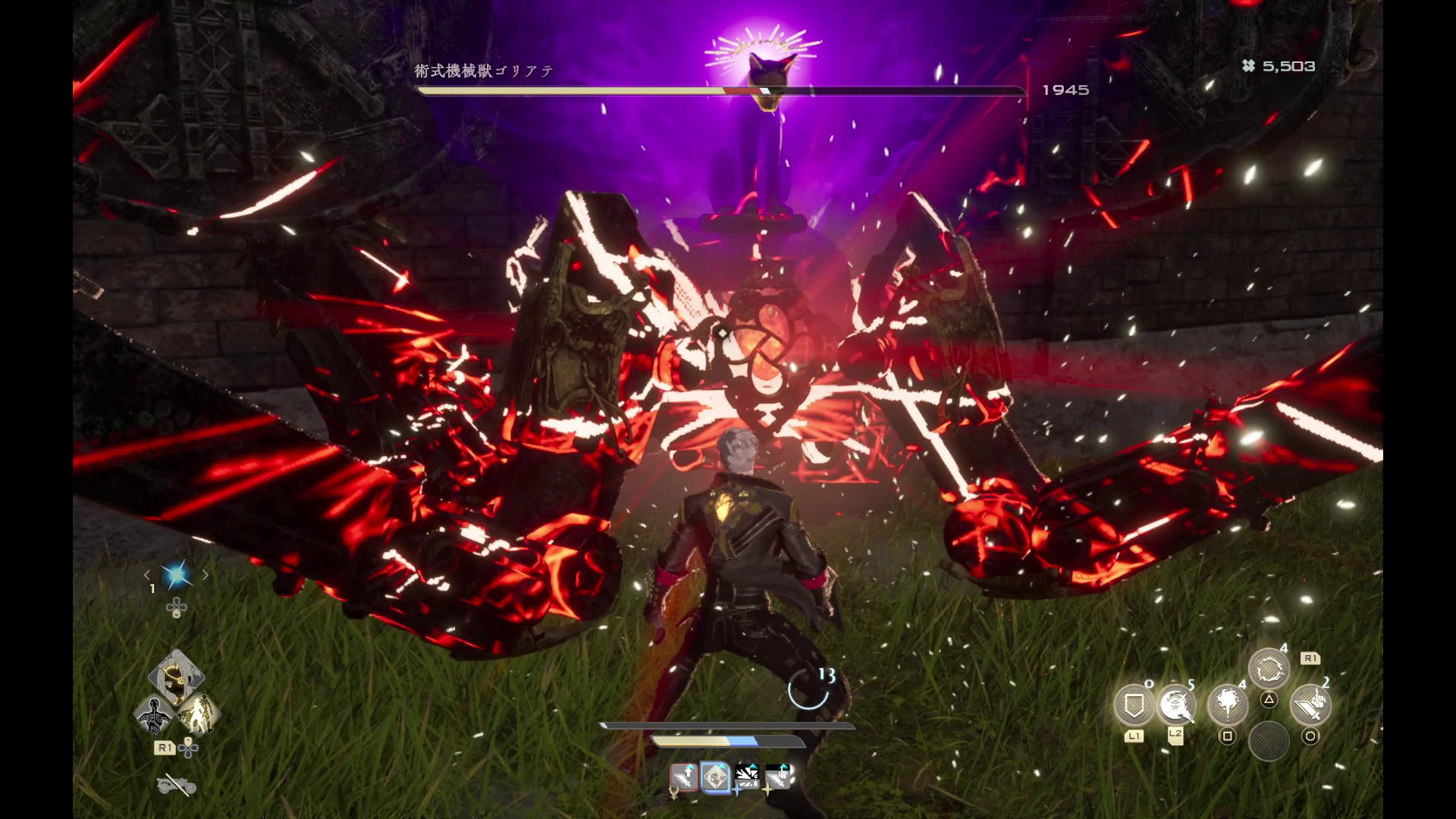
Task: Activate the swirling ring skill icon
Action: 1269,670
